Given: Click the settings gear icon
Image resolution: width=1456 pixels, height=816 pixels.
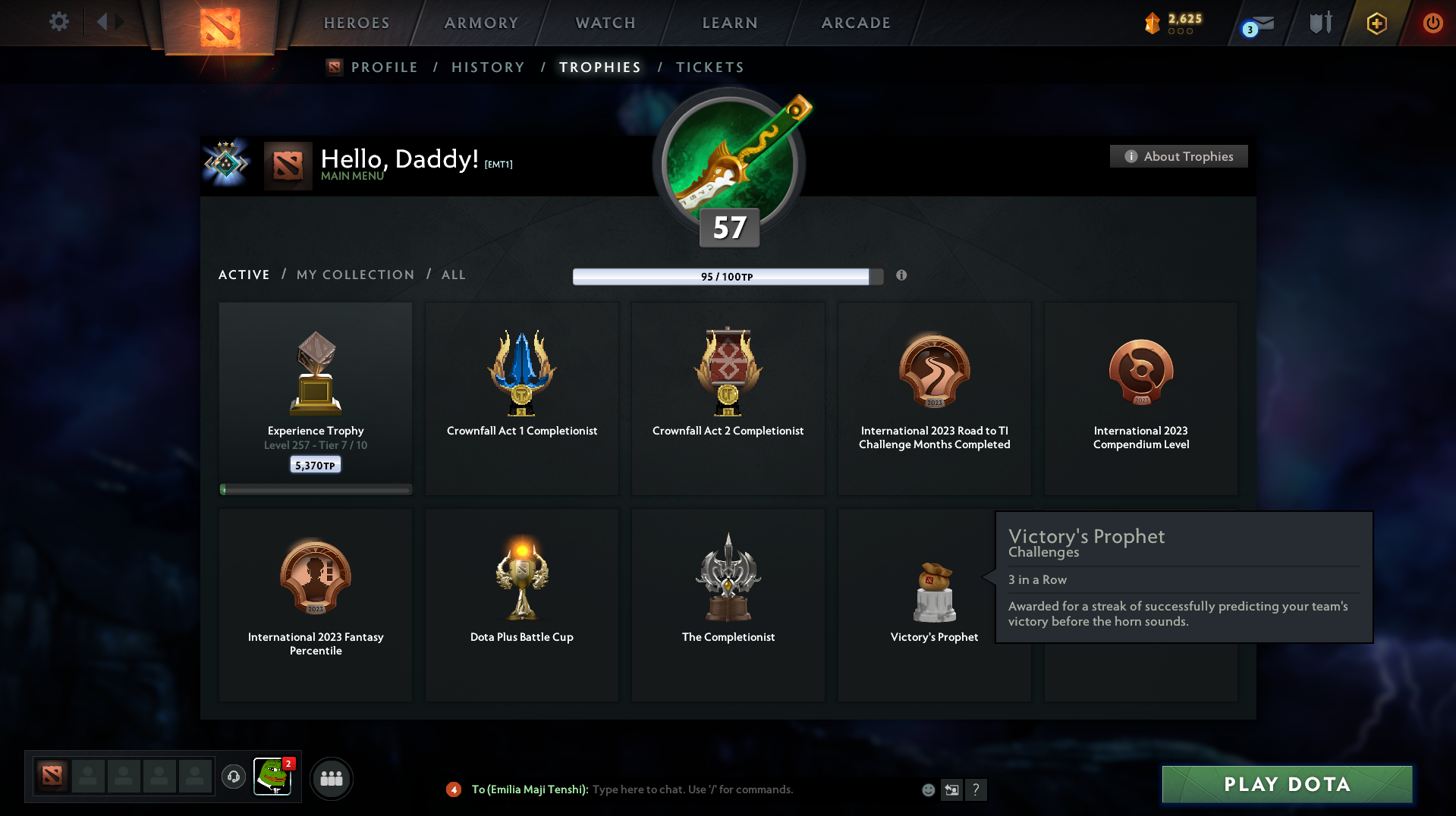Looking at the screenshot, I should (58, 22).
